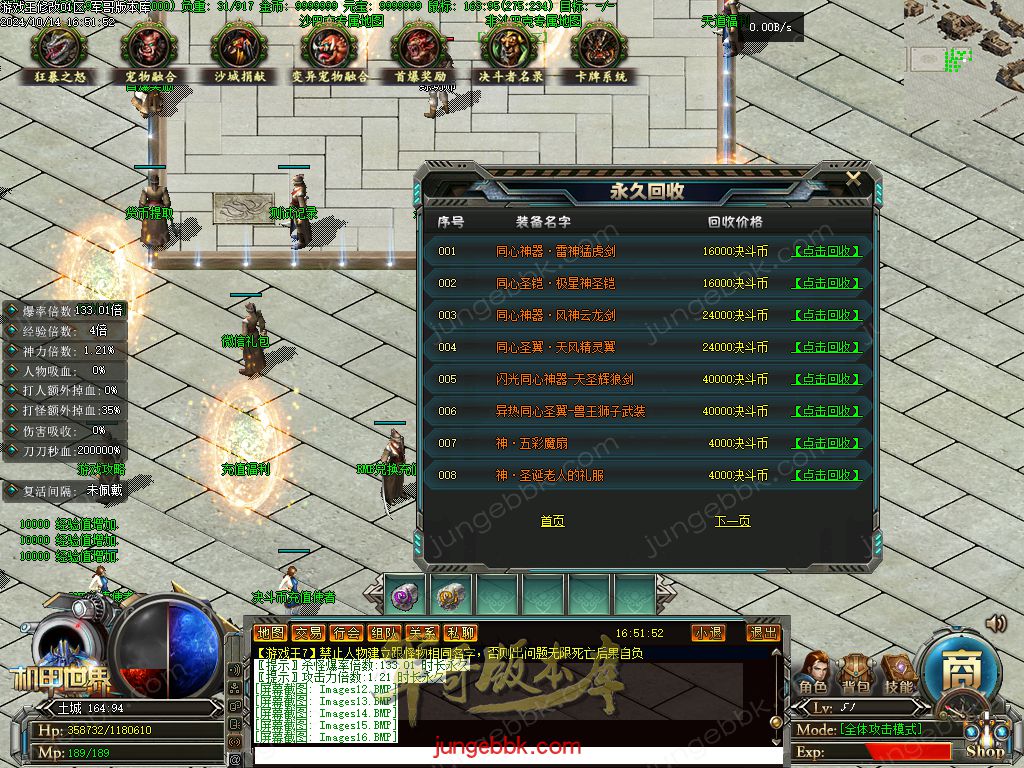
Task: Toggle the sound speaker icon
Action: pyautogui.click(x=995, y=624)
